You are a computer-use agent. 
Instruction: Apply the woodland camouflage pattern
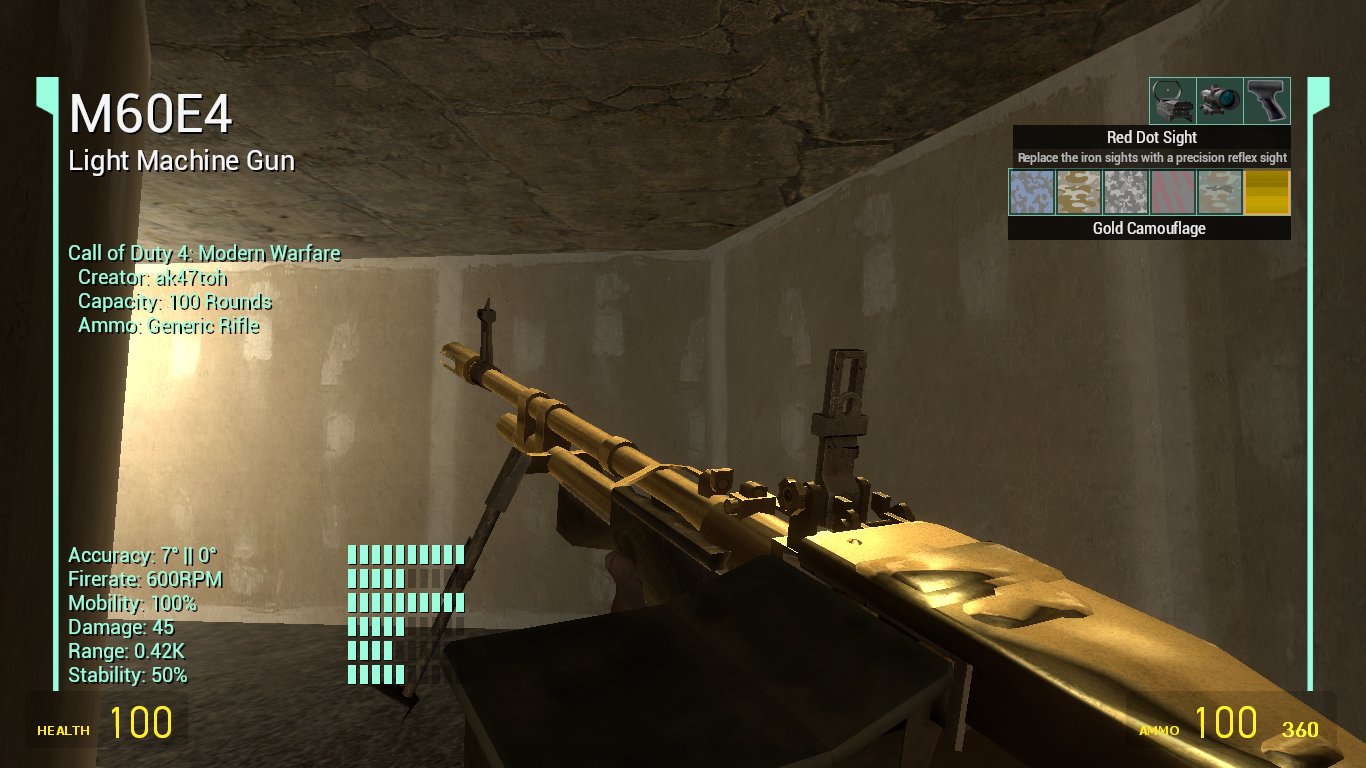(x=1219, y=192)
